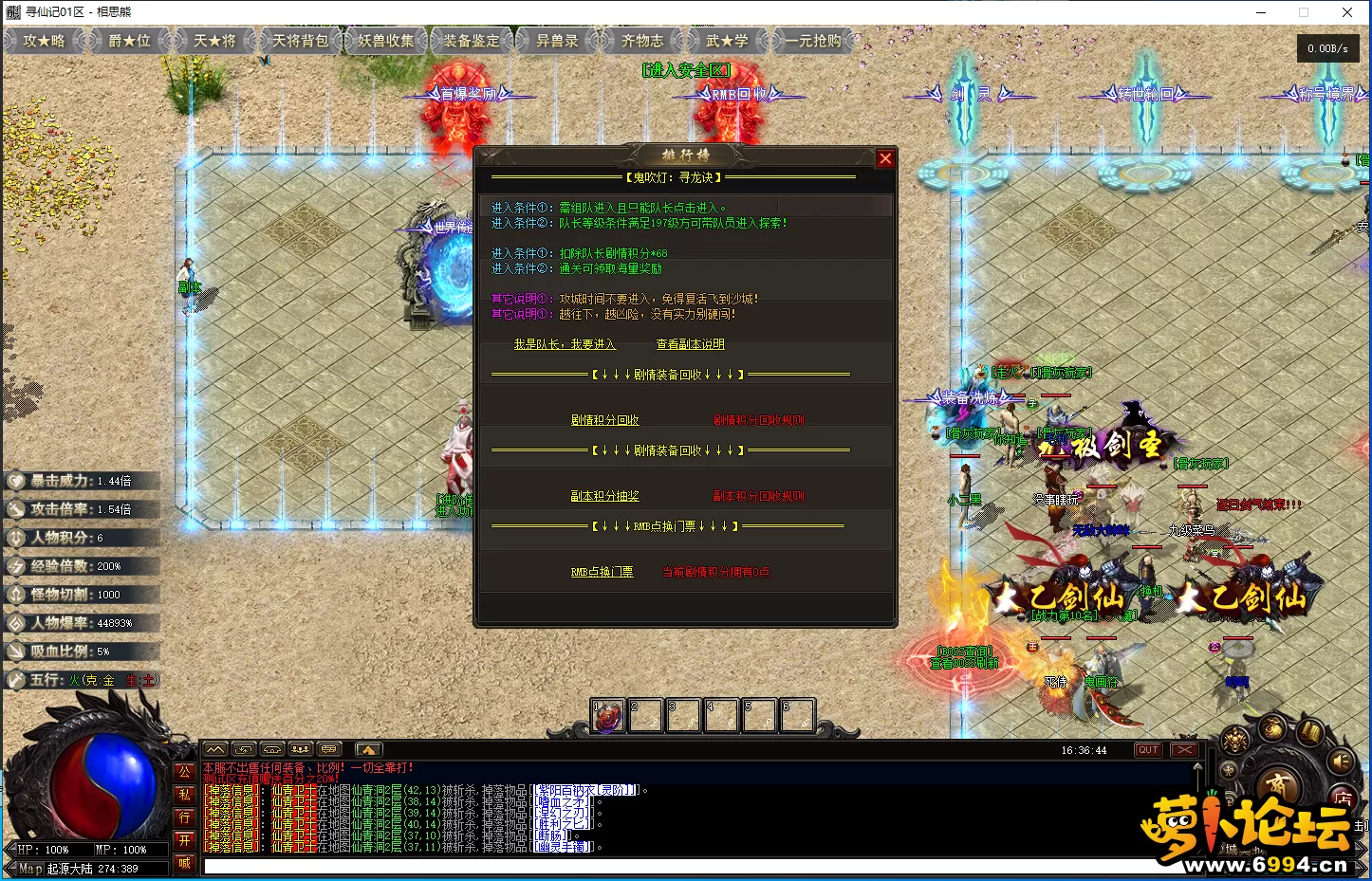Screen dimensions: 1372x881
Task: Open the 一元抢购 flash sale menu
Action: click(813, 41)
